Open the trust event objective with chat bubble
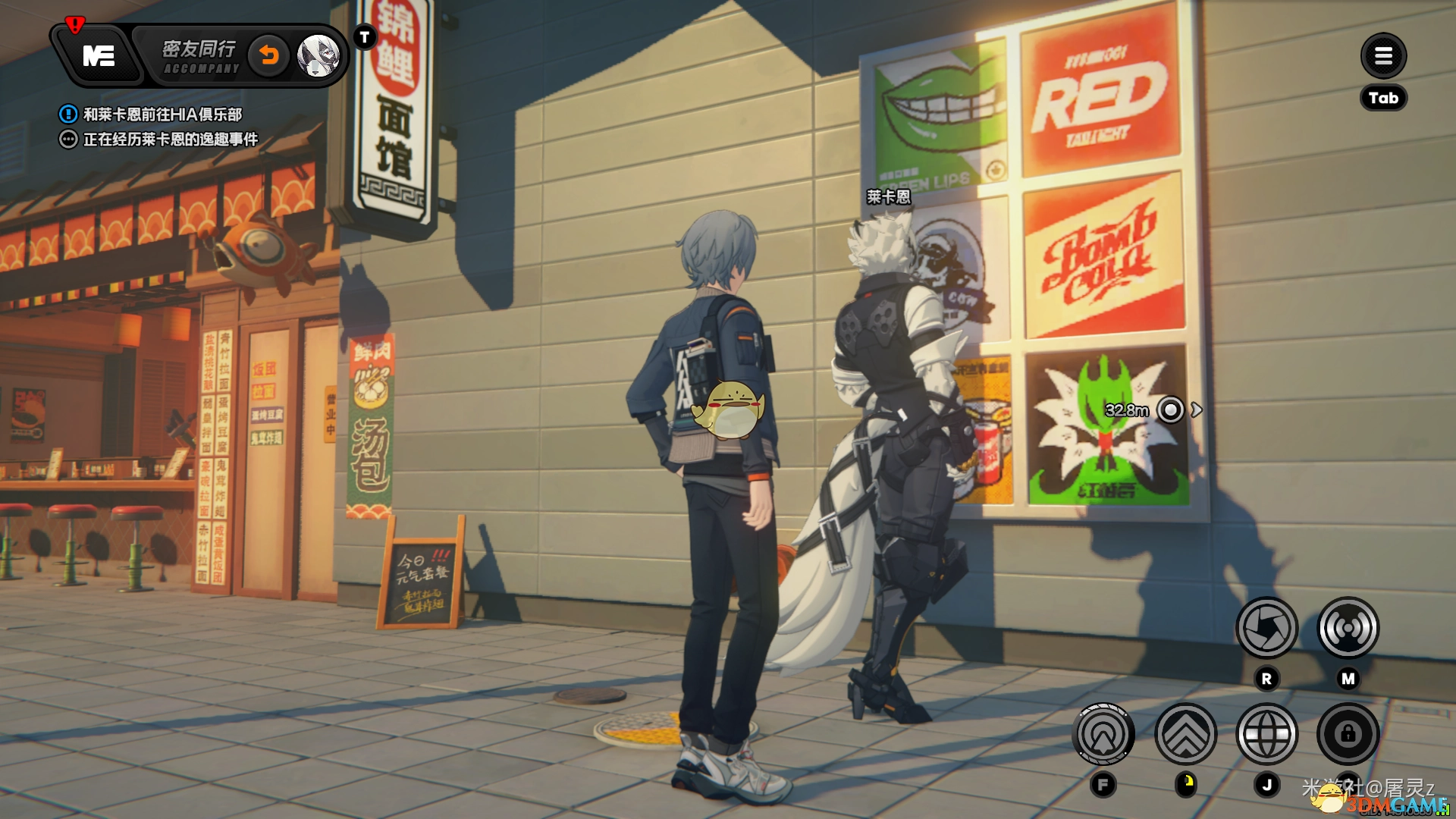Screen dimensions: 1456x819 click(x=170, y=140)
